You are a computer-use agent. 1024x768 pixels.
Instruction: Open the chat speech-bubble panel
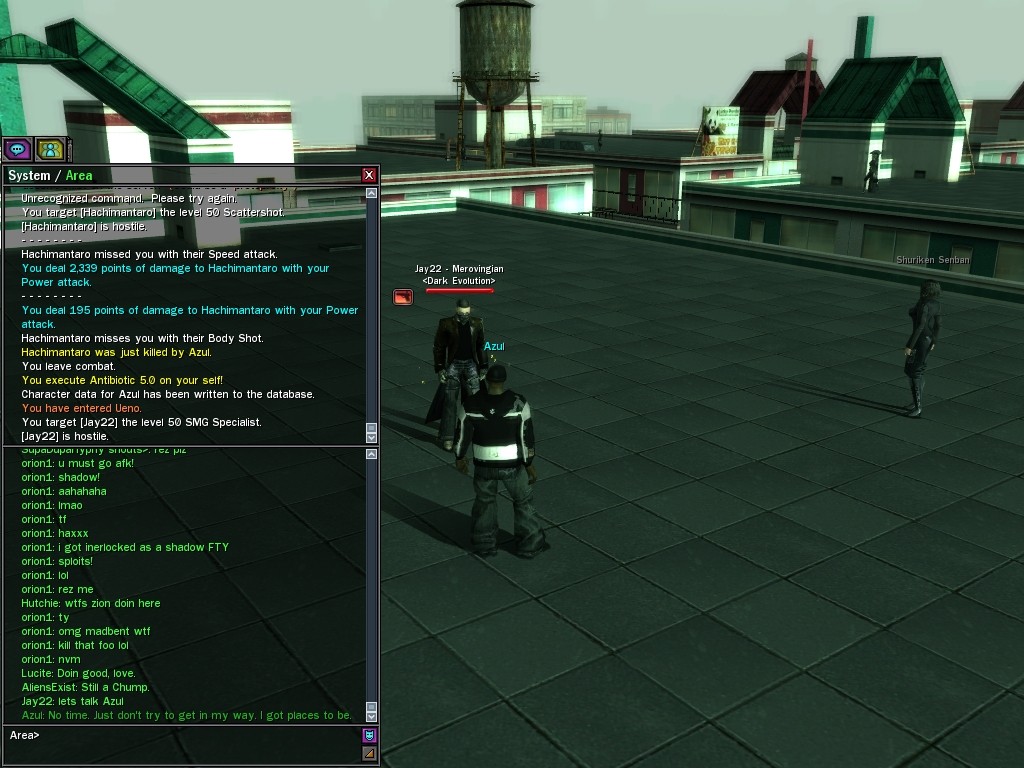pos(17,149)
